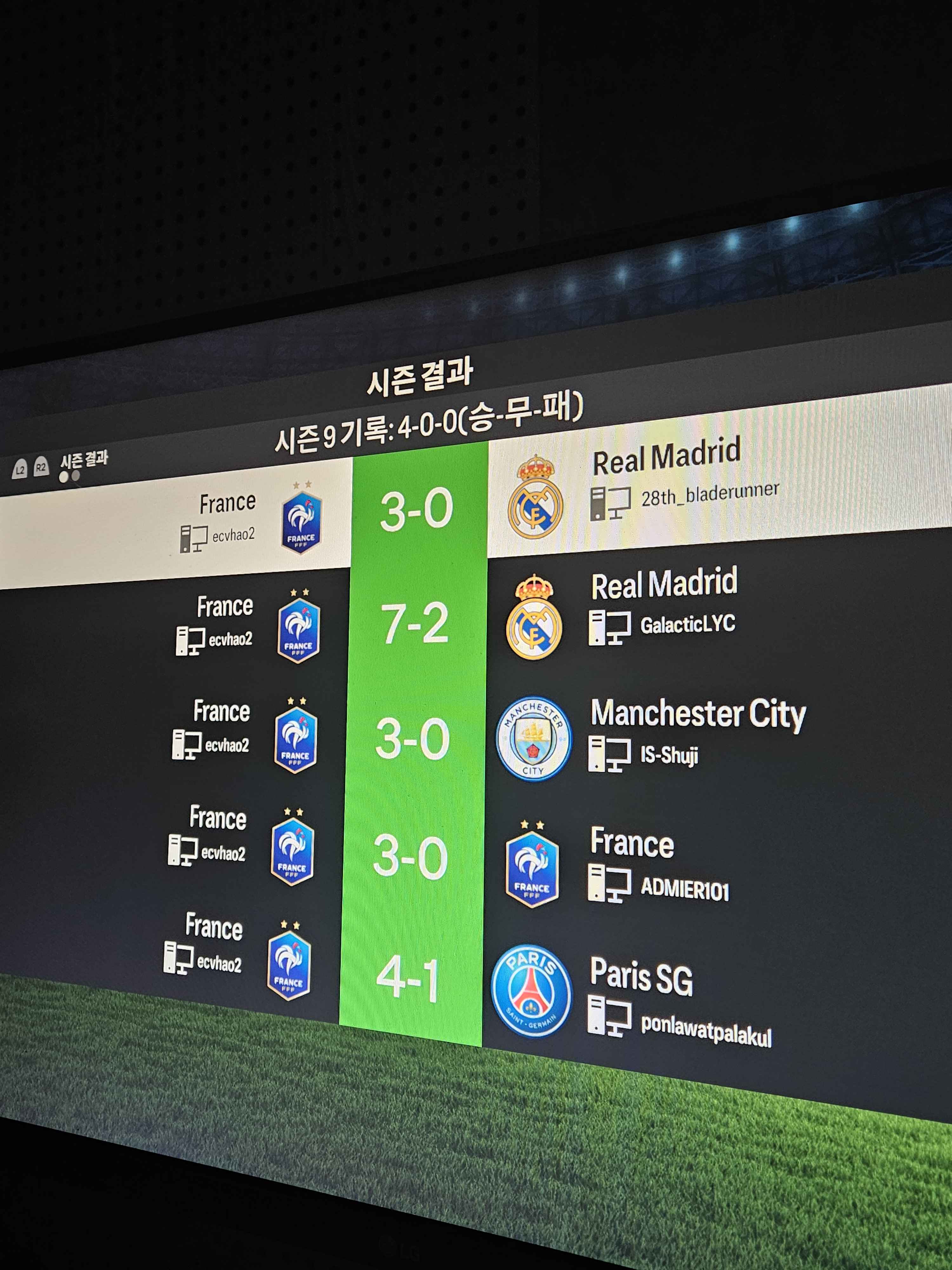Open the match against ADMIER101
The height and width of the screenshot is (1270, 952).
click(410, 857)
